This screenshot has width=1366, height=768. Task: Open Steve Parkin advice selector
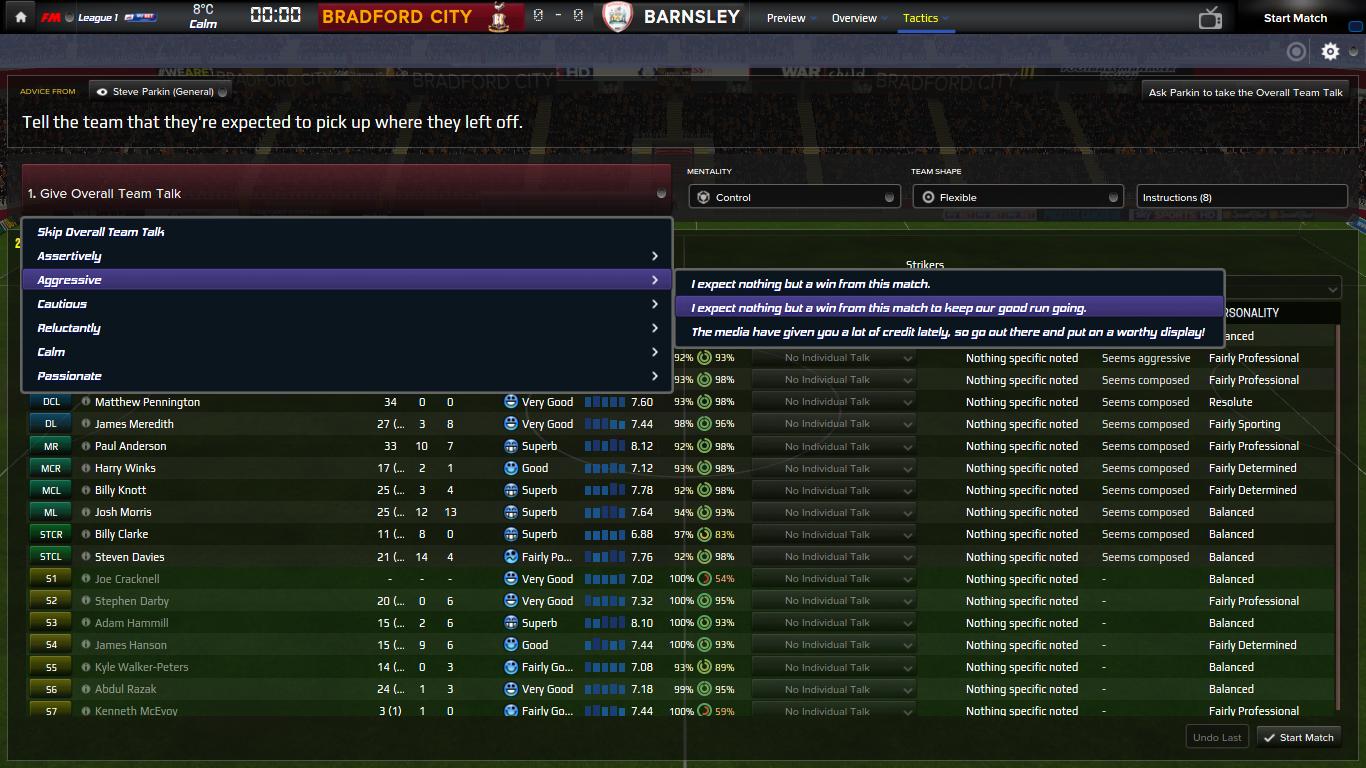[x=160, y=92]
